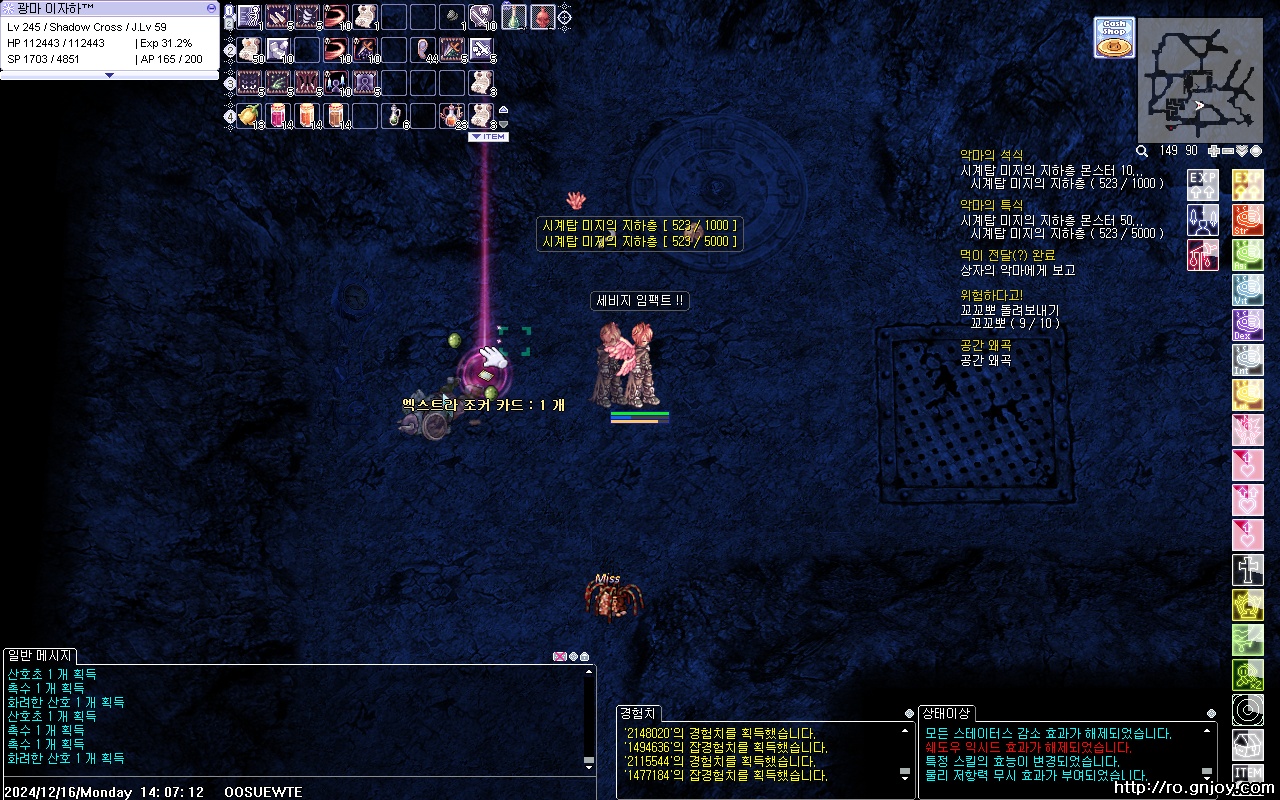Use the pink potion jar in the hotbar

(278, 115)
